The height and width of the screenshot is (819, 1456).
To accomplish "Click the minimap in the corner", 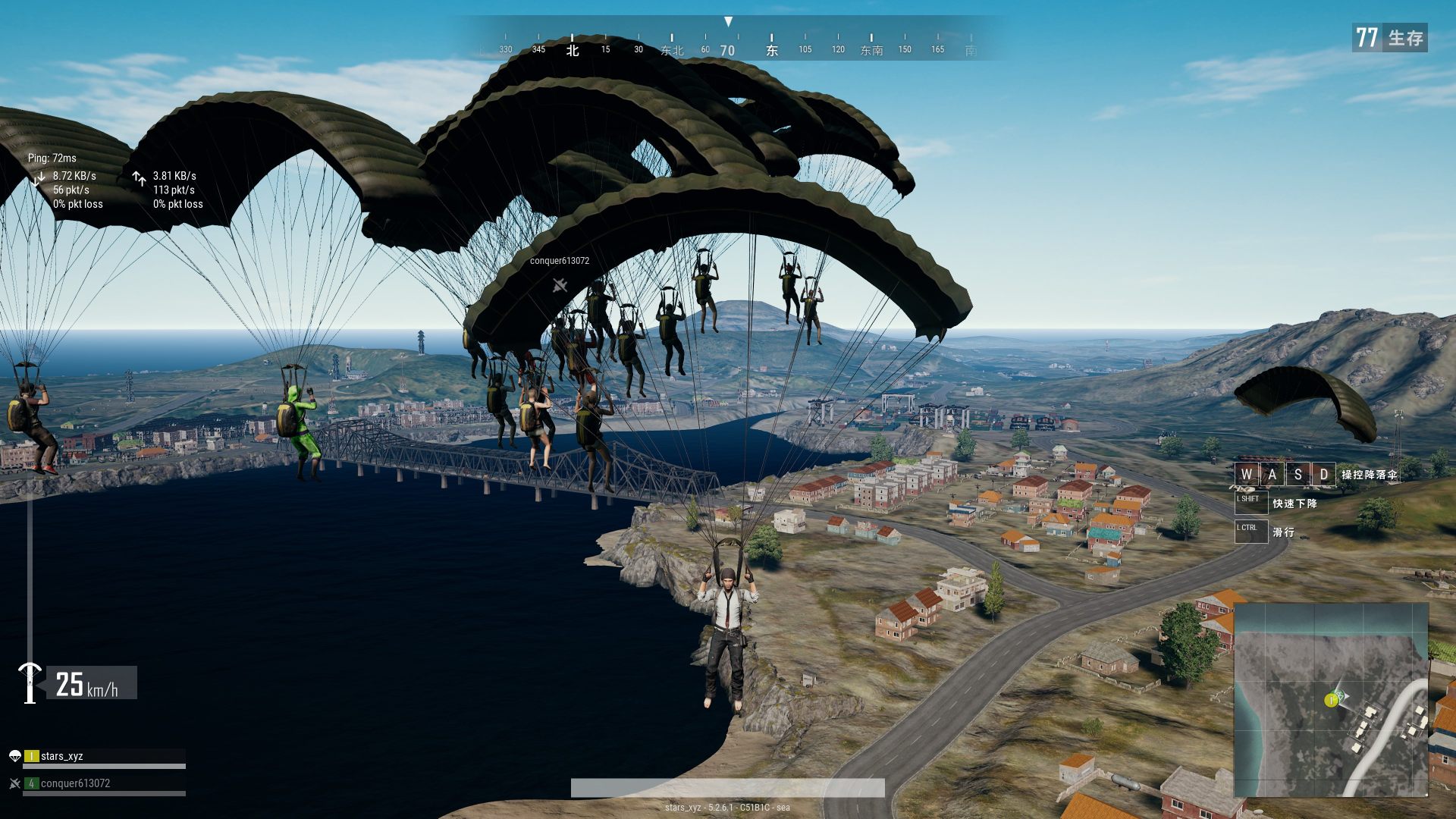I will pos(1331,699).
